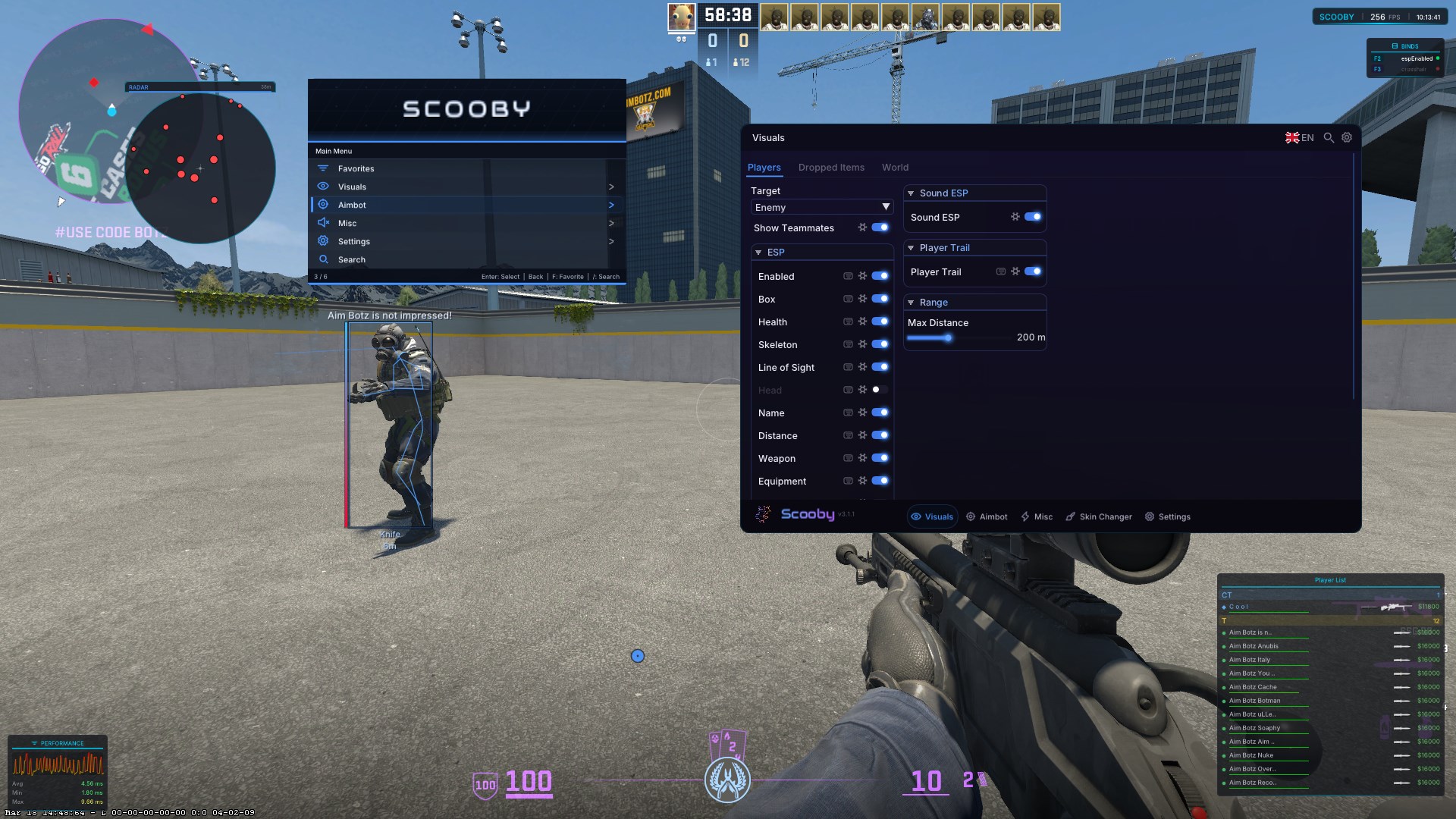Collapse the Player Trail section

click(910, 247)
